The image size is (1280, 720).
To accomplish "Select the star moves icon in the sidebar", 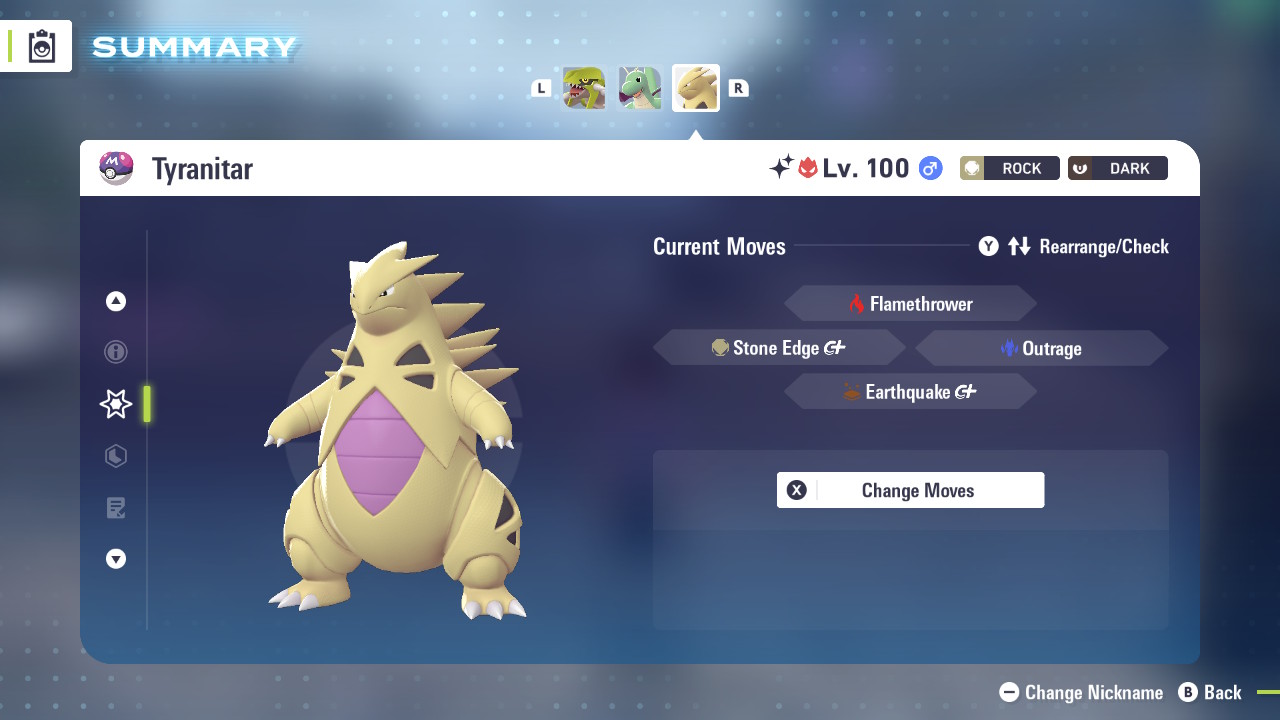I will (x=115, y=404).
